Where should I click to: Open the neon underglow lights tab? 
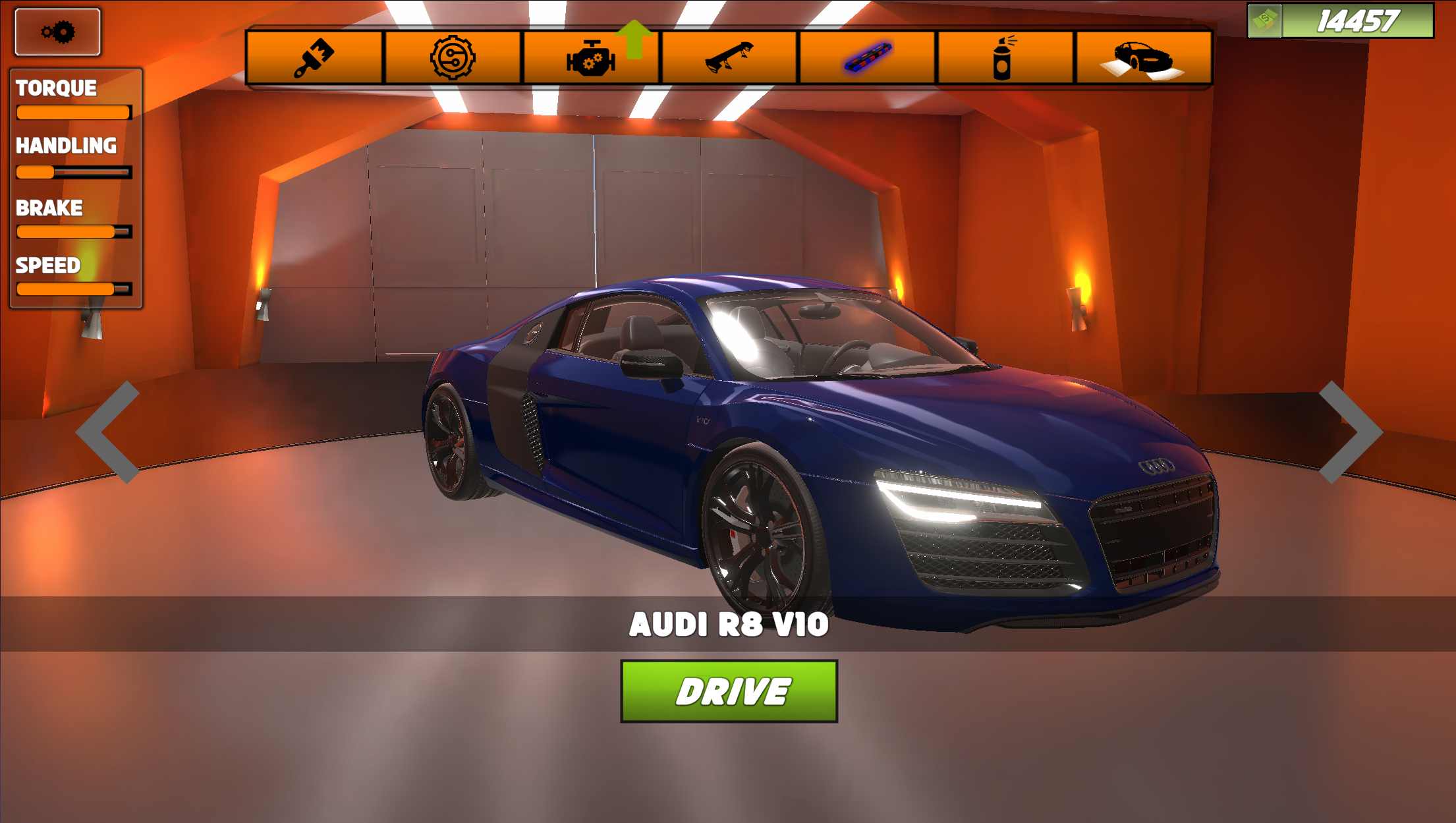tap(866, 57)
